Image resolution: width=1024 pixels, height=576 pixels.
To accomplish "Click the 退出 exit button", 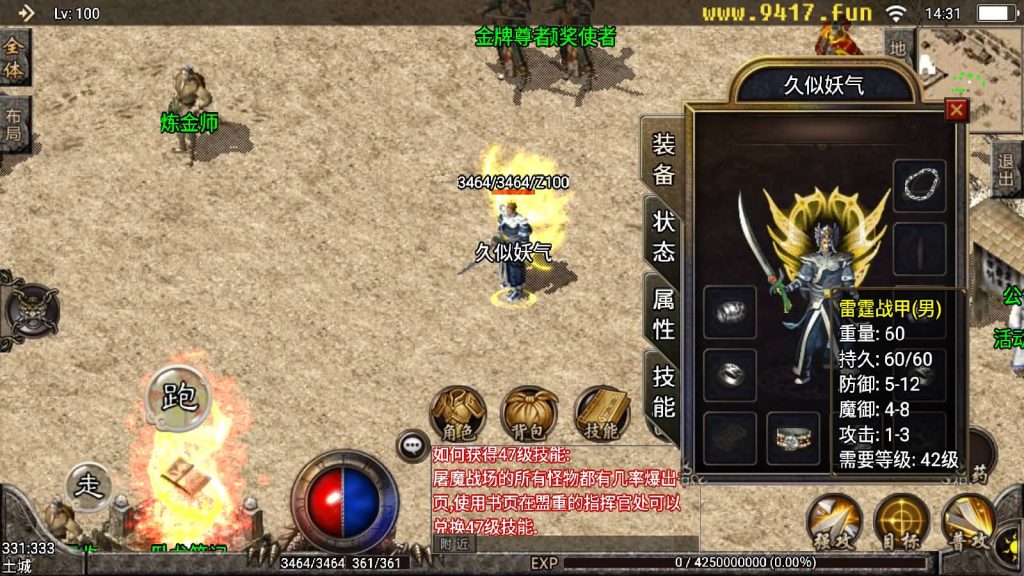I will [x=1006, y=170].
